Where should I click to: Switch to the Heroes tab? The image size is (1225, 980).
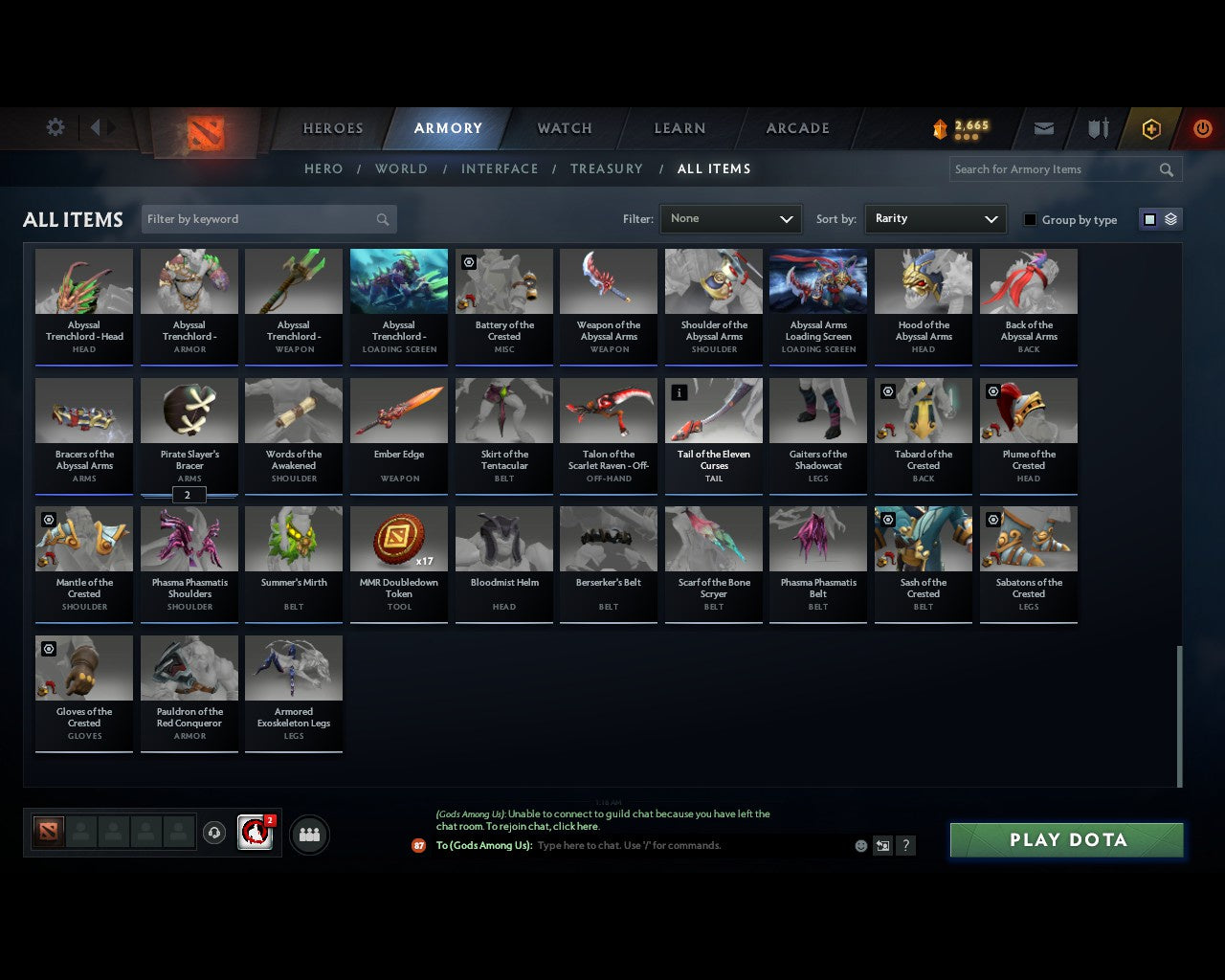coord(332,128)
